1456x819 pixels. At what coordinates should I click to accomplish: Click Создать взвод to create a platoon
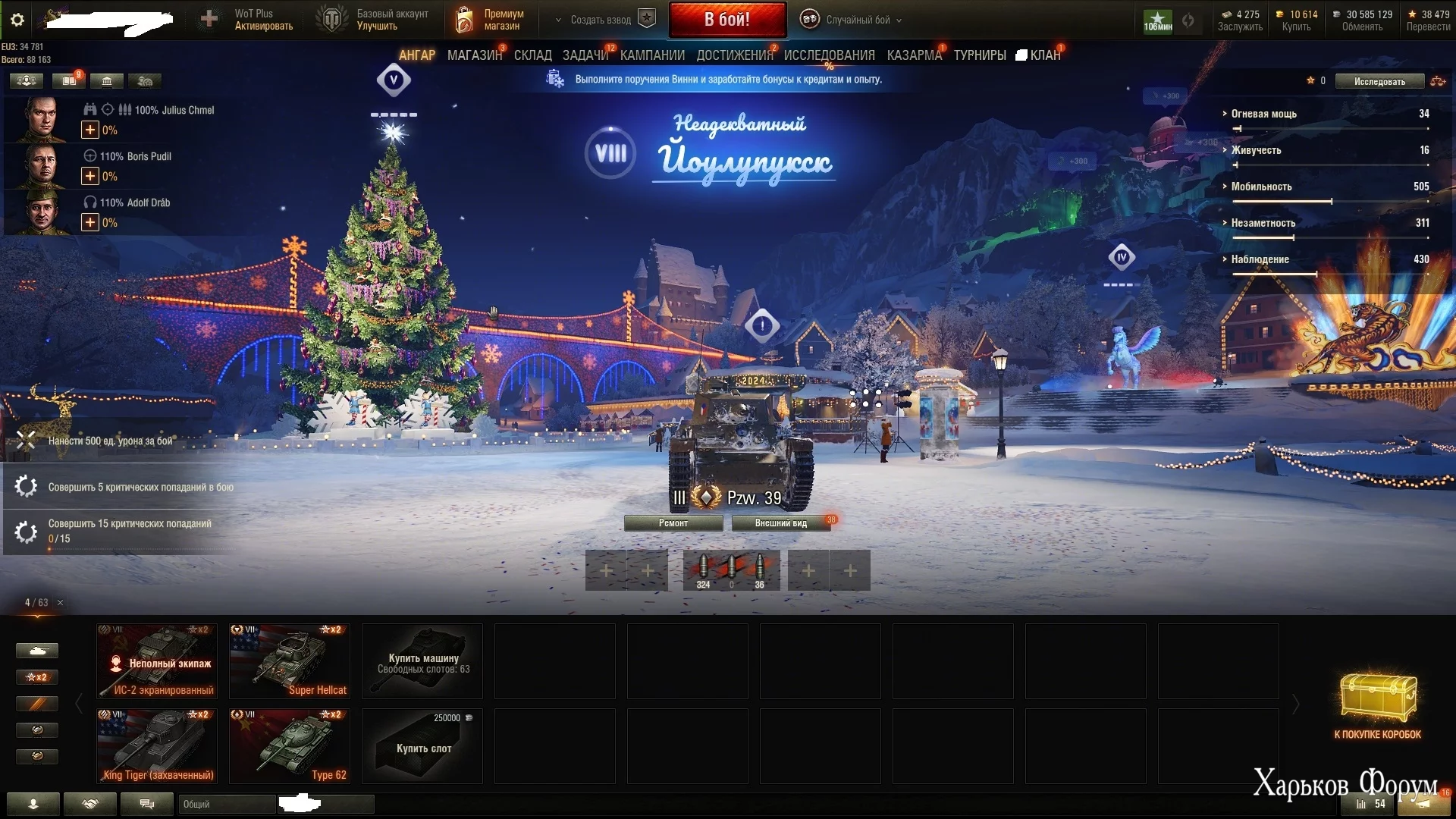click(x=601, y=20)
